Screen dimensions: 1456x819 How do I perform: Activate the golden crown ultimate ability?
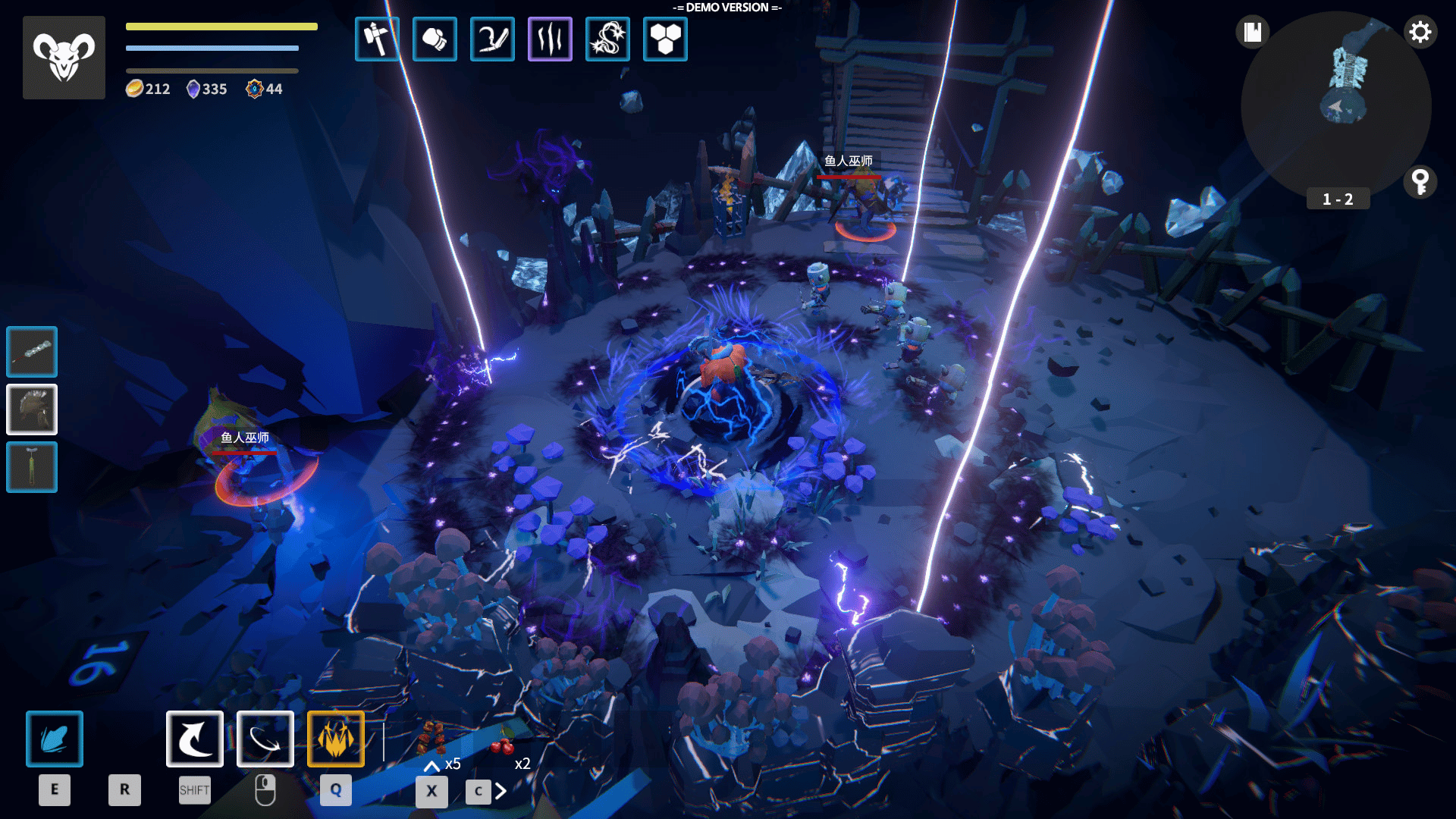click(x=336, y=739)
